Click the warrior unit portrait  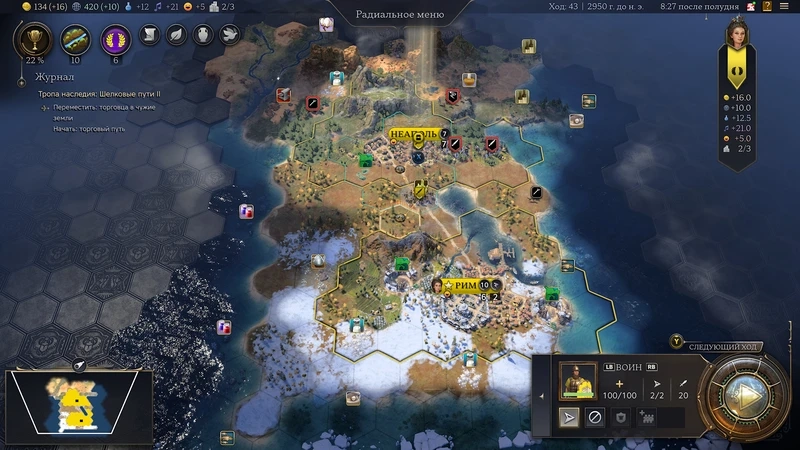click(577, 381)
